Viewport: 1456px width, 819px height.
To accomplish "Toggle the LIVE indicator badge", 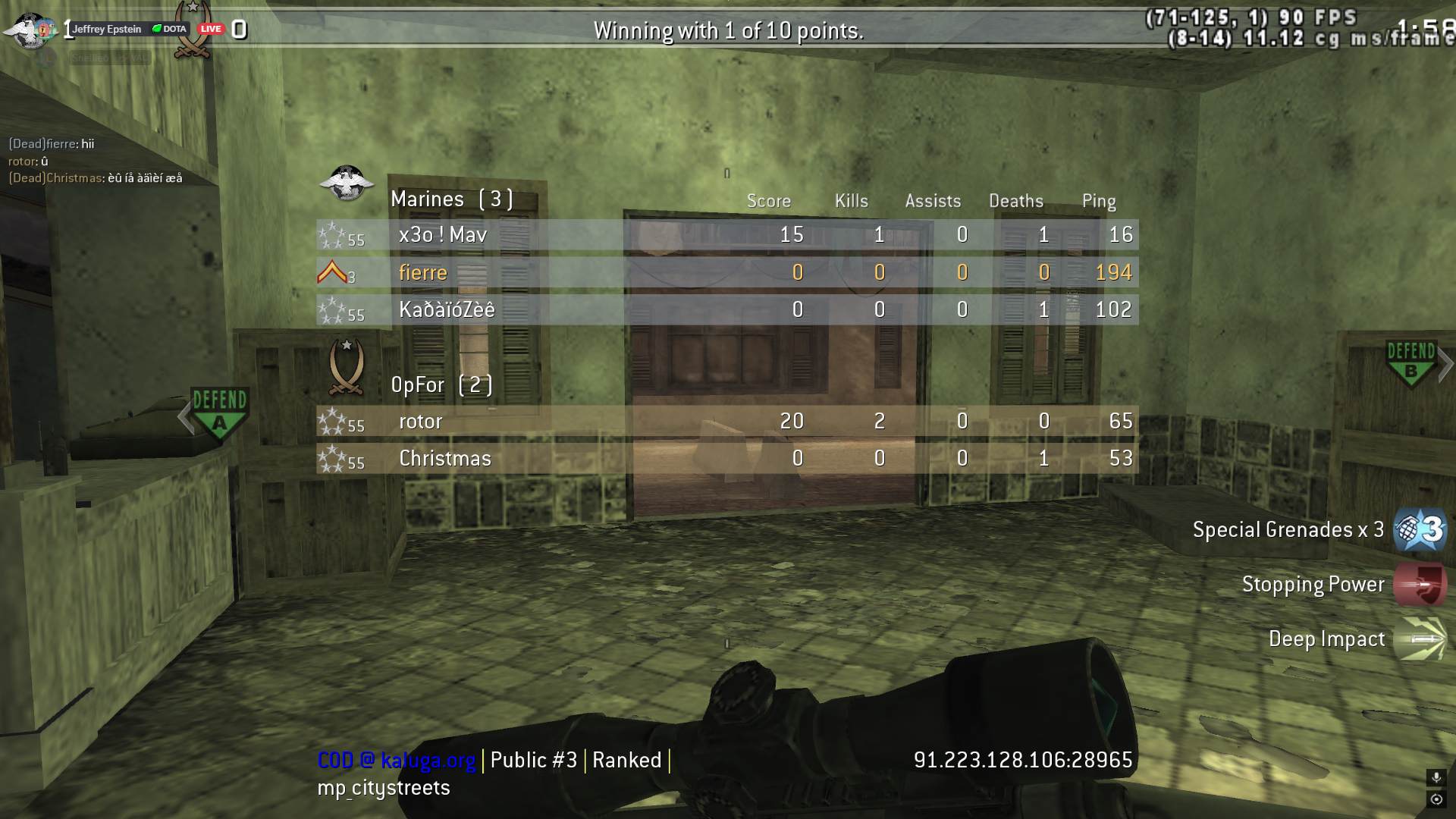I will [210, 28].
